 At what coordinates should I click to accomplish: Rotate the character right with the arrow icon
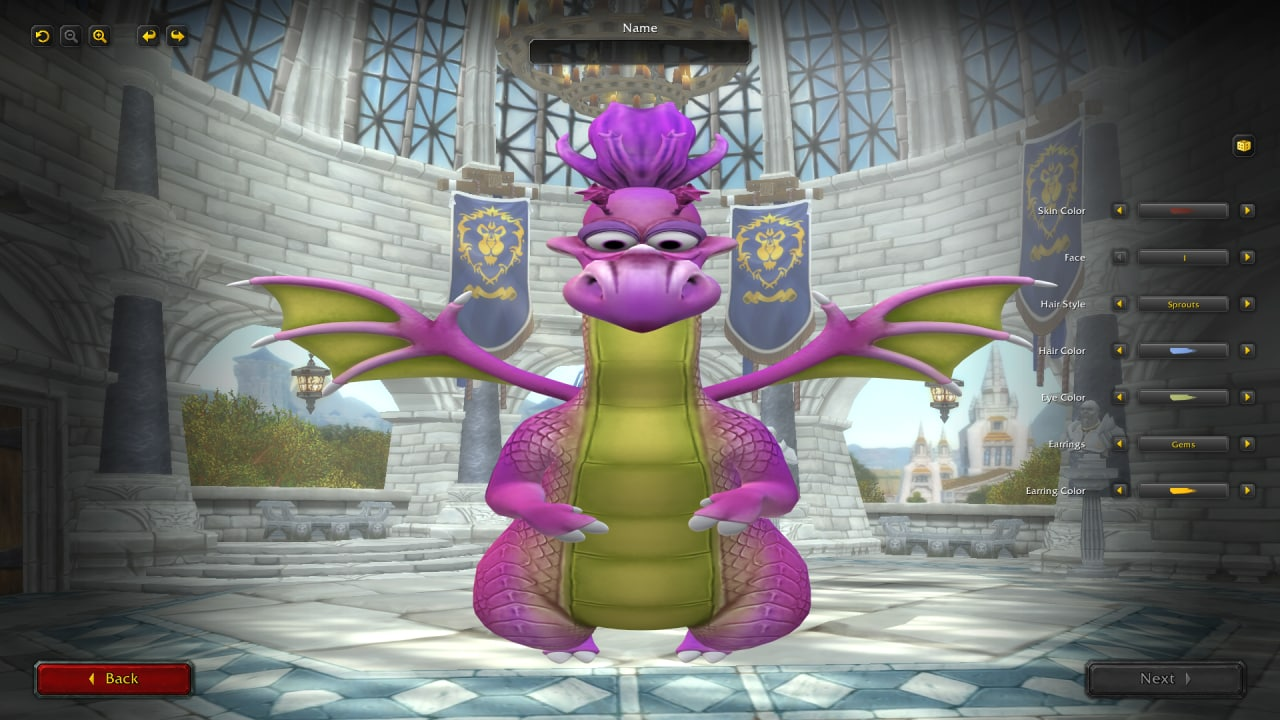click(x=177, y=36)
